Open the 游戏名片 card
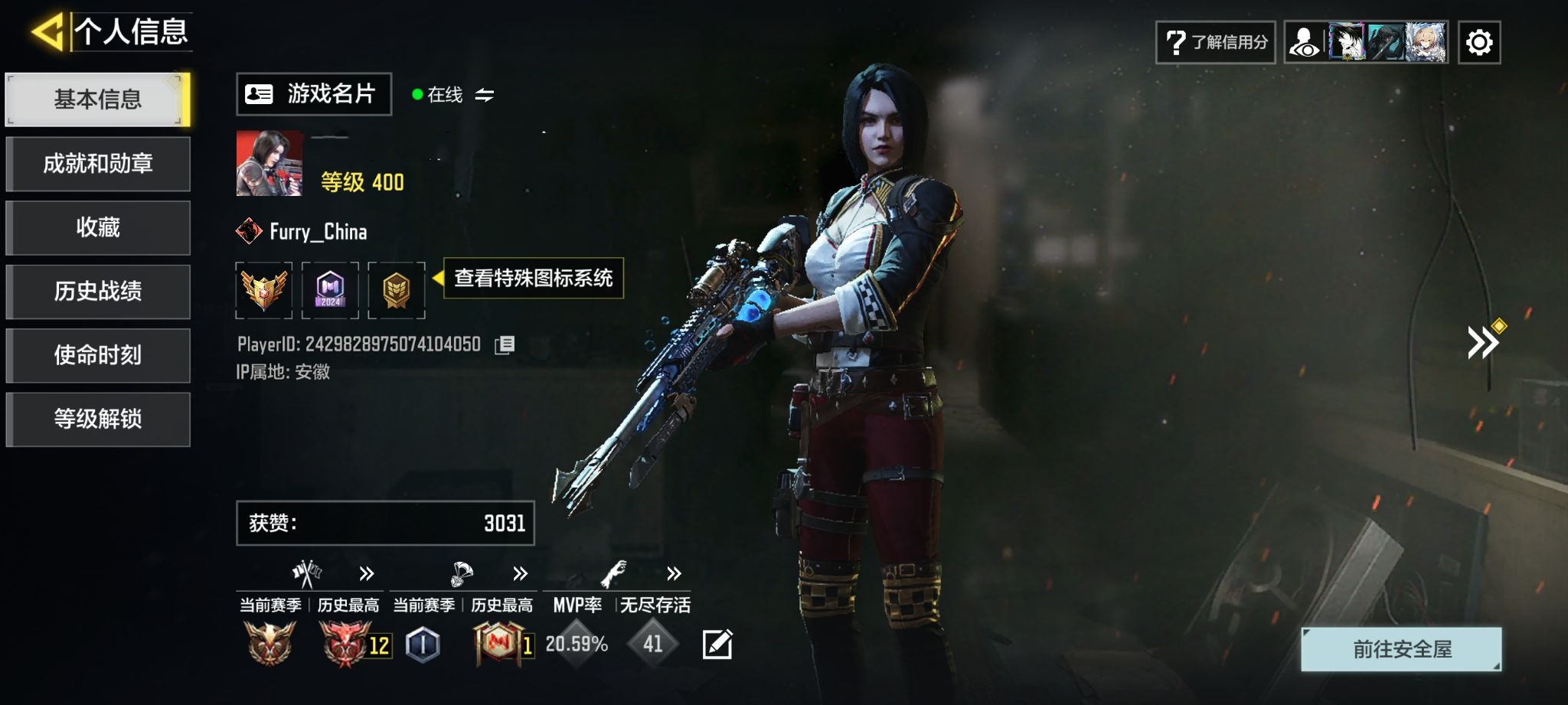 pyautogui.click(x=313, y=94)
